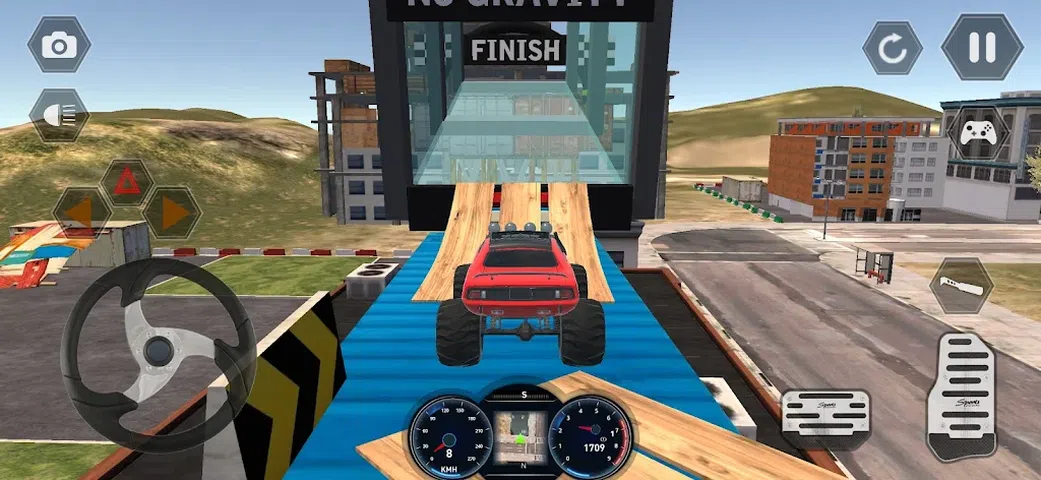Restart using the circular arrow button
Screen dimensions: 1041x480
(x=892, y=47)
